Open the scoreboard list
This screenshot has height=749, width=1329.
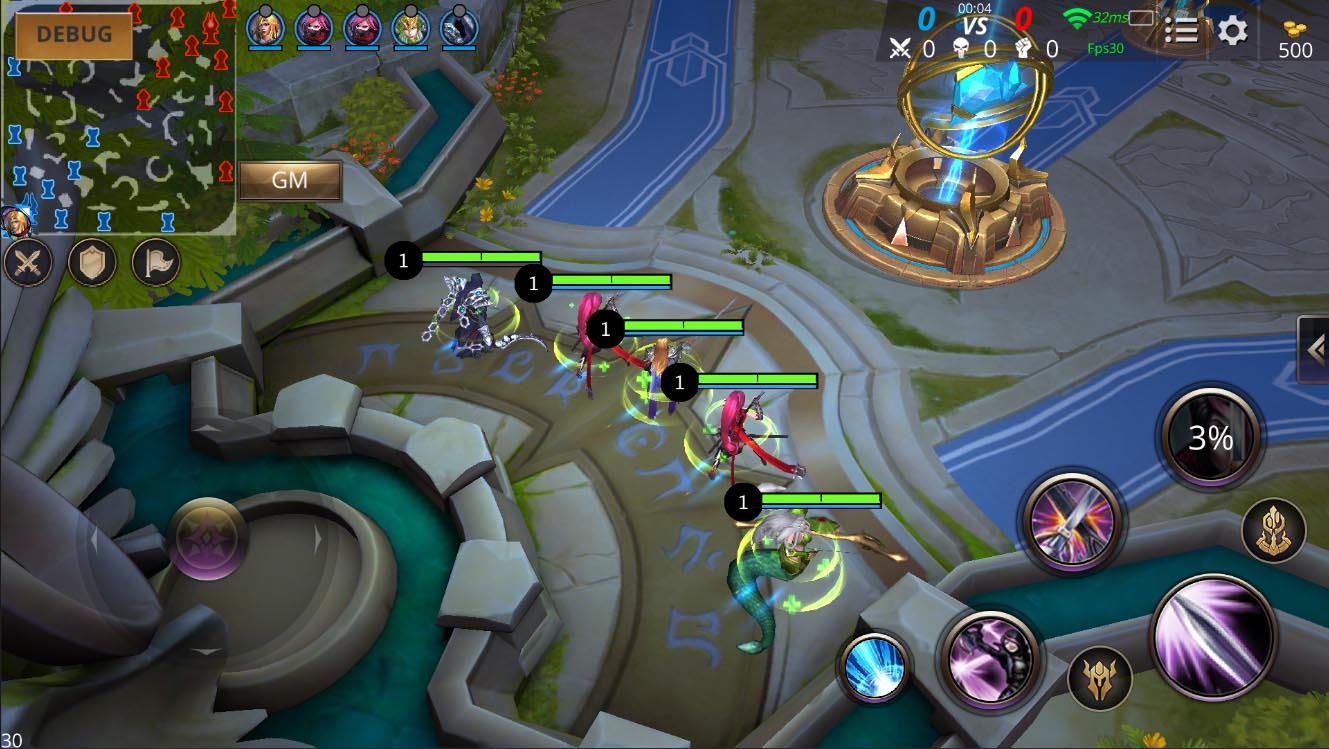[x=1181, y=30]
